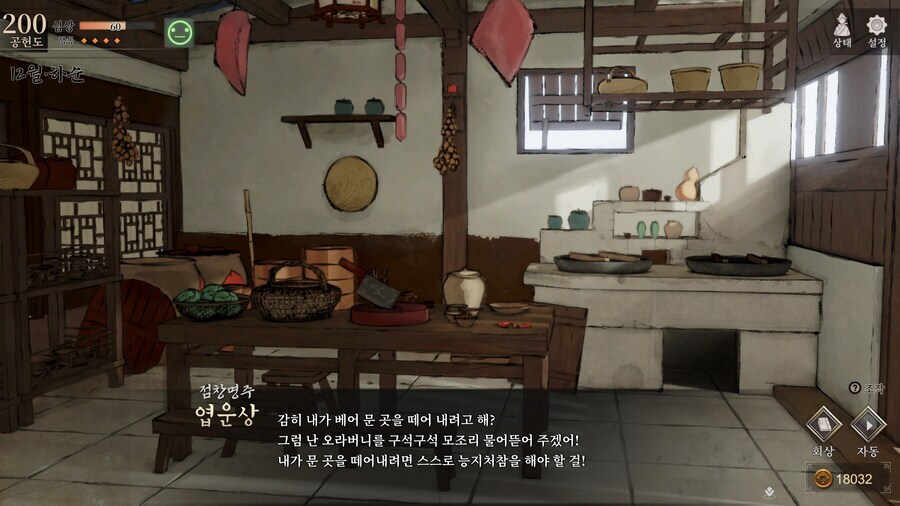Show the 조작 controls help
The width and height of the screenshot is (900, 506).
point(866,387)
